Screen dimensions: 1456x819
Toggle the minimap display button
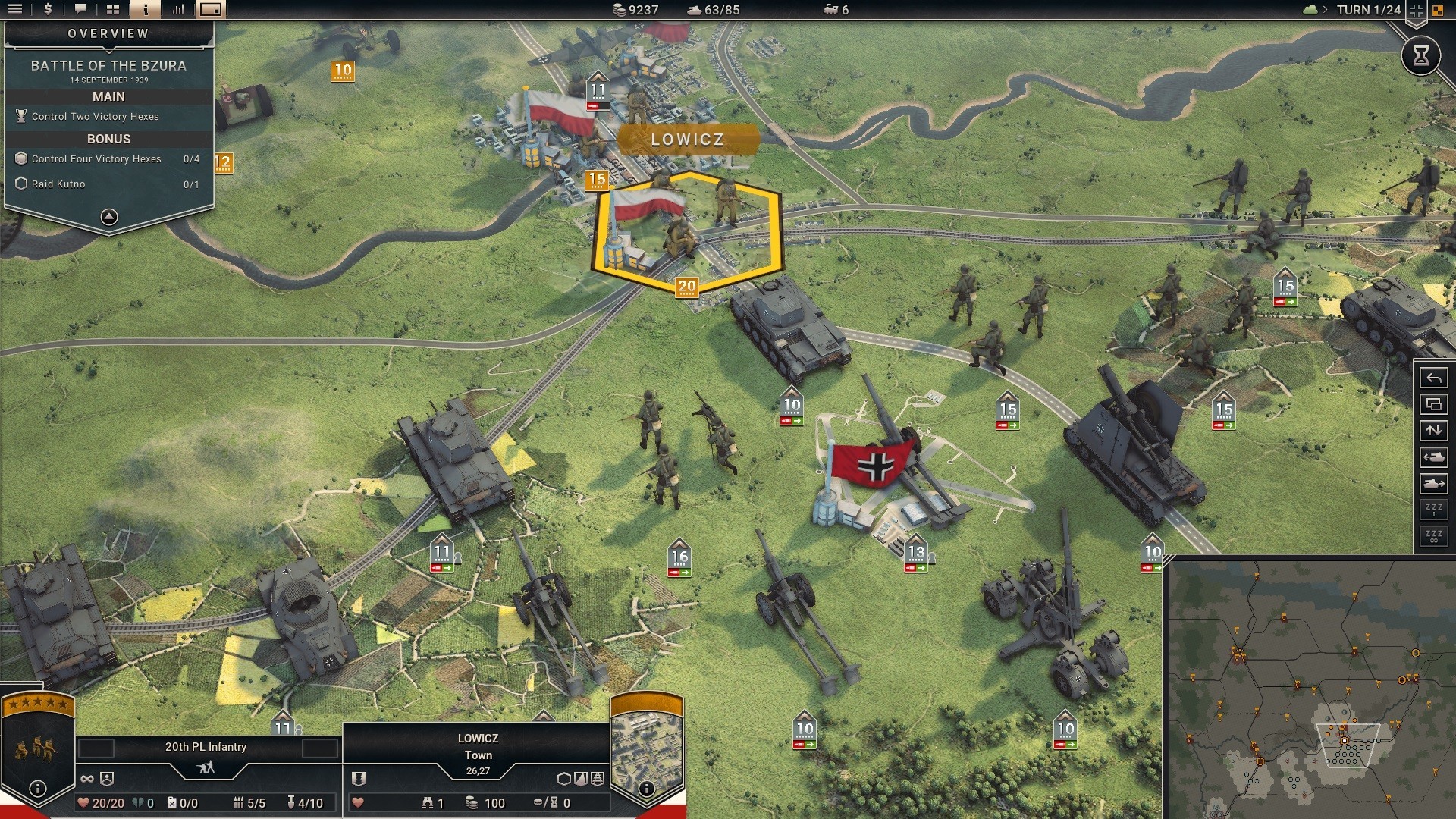[211, 10]
